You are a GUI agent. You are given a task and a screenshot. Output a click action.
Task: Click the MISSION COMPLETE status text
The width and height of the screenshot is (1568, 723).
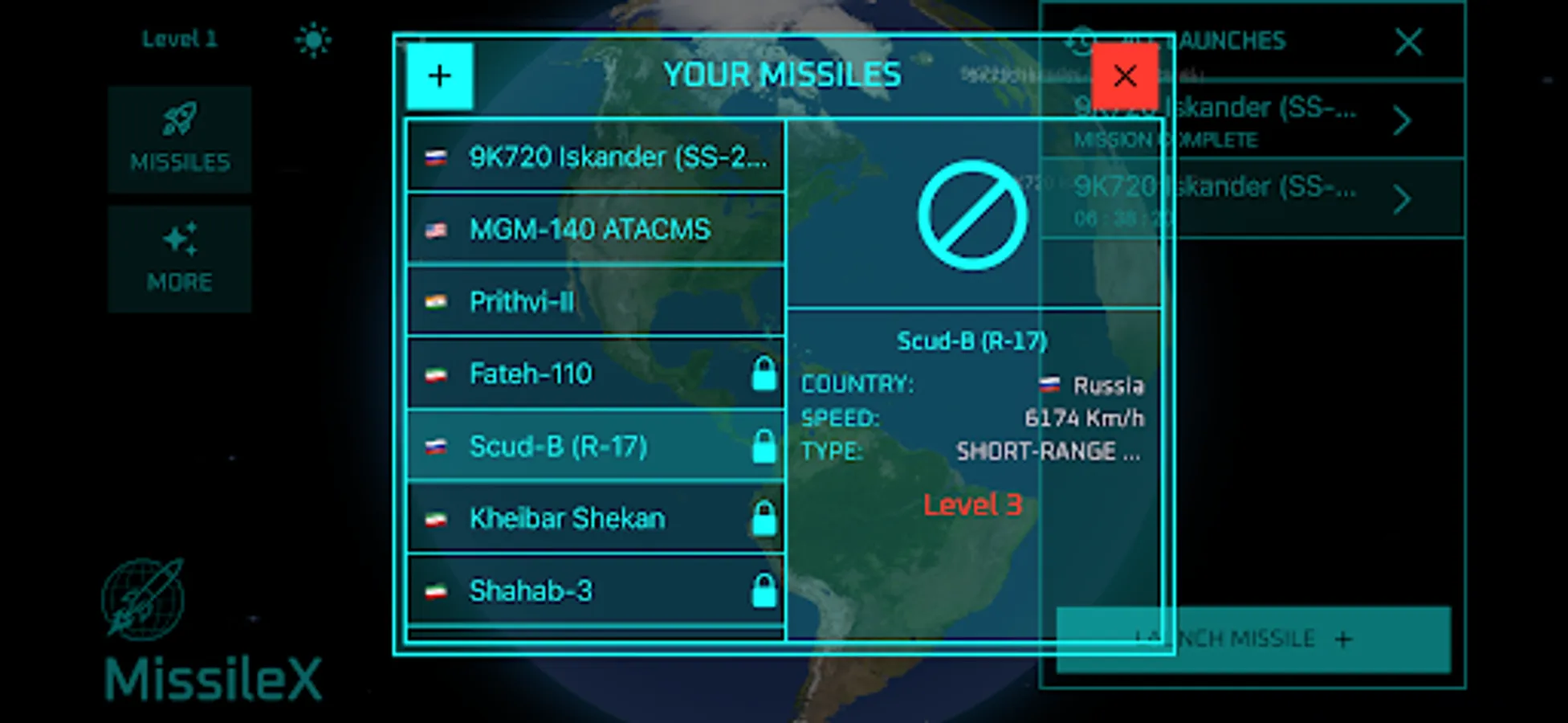1166,140
